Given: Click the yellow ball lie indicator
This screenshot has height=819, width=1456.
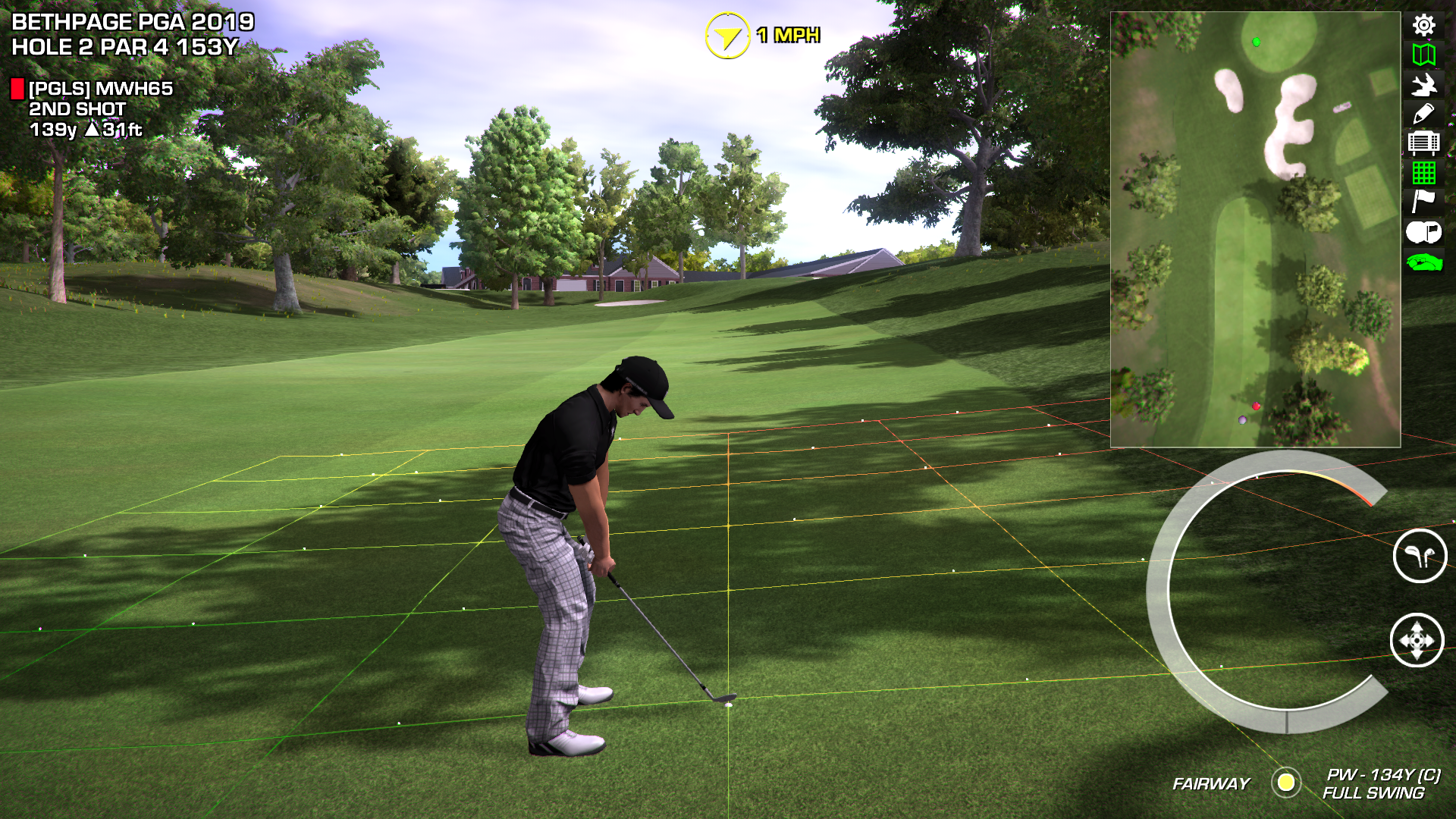Looking at the screenshot, I should 1286,783.
